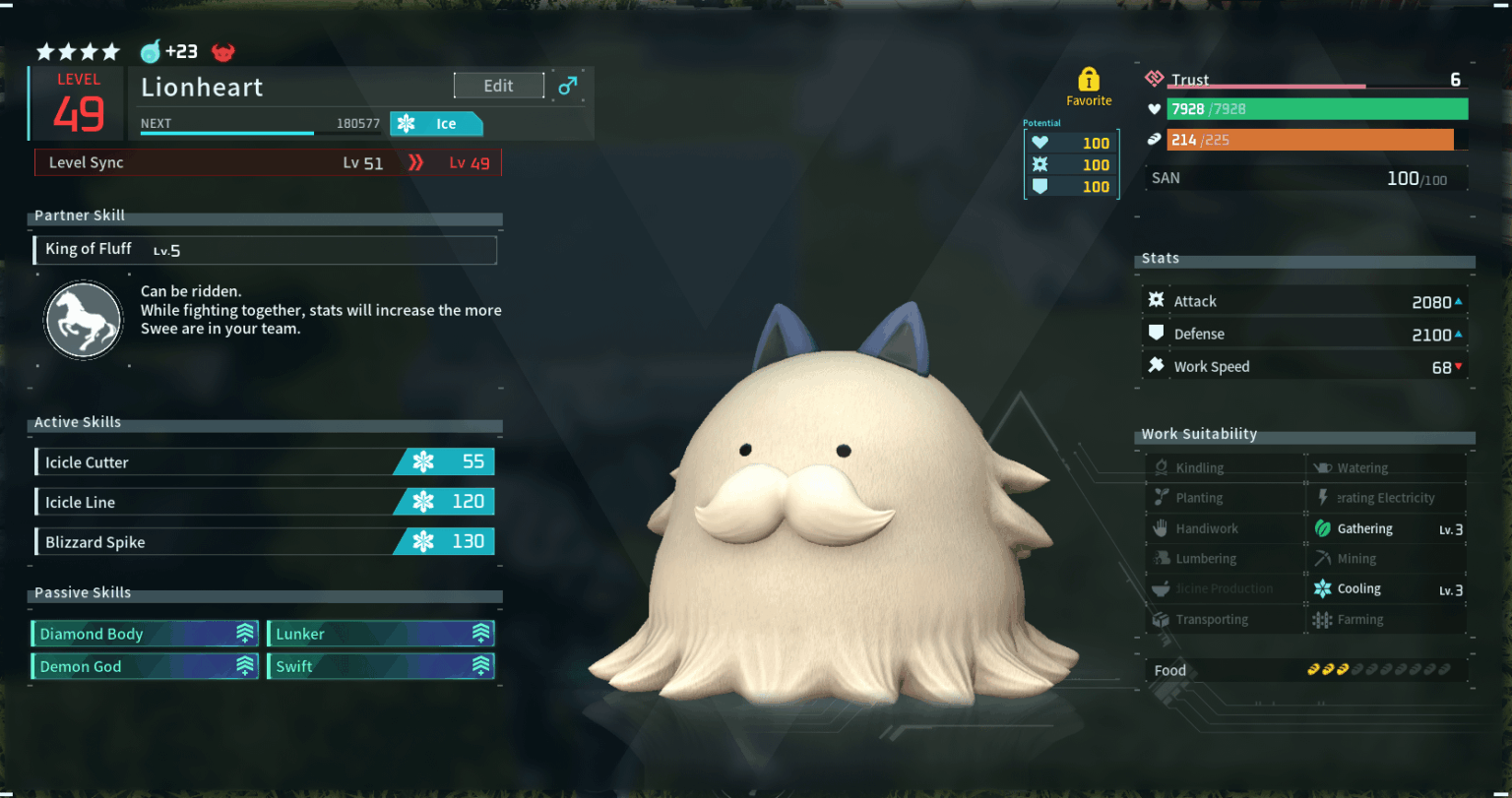Select the Diamond Body passive skill
The width and height of the screenshot is (1512, 798).
(144, 634)
